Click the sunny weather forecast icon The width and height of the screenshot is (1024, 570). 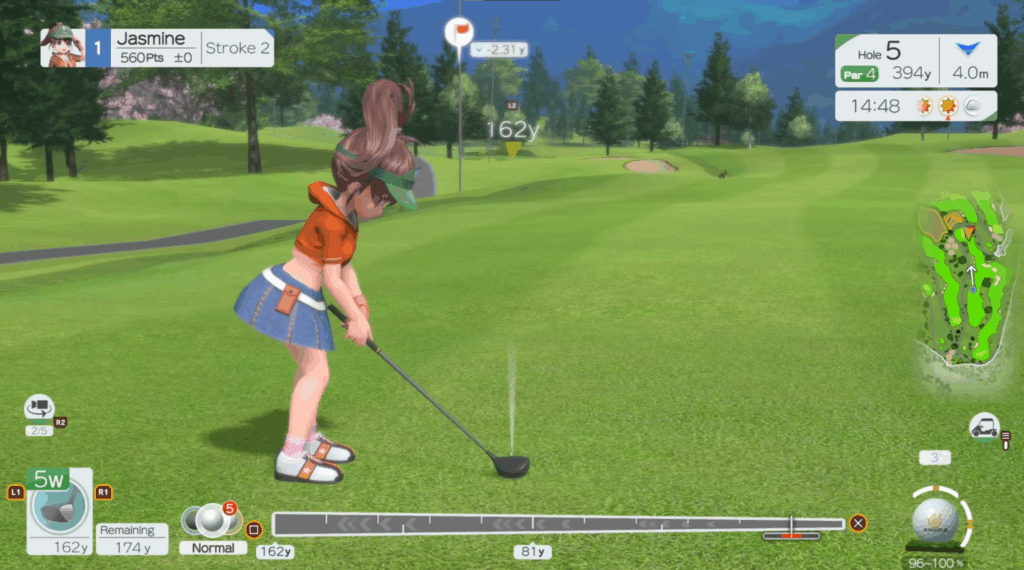[947, 106]
